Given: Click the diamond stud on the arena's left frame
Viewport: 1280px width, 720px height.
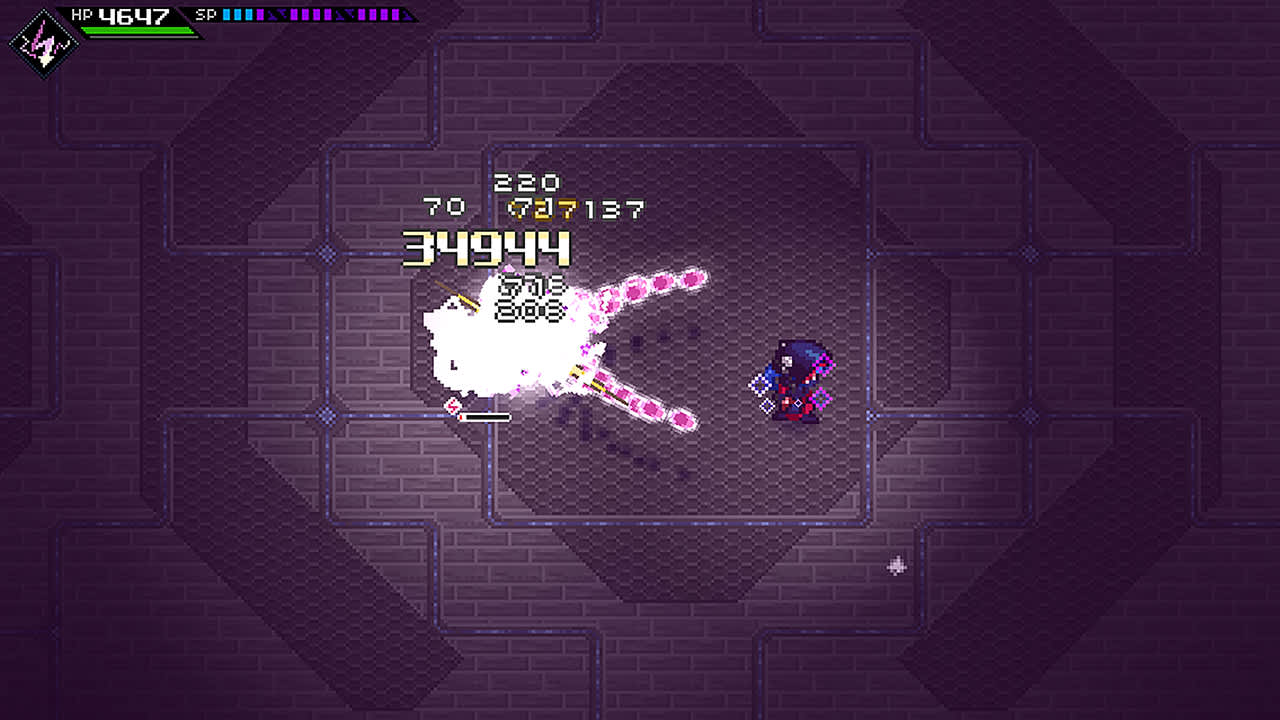Looking at the screenshot, I should point(325,252).
